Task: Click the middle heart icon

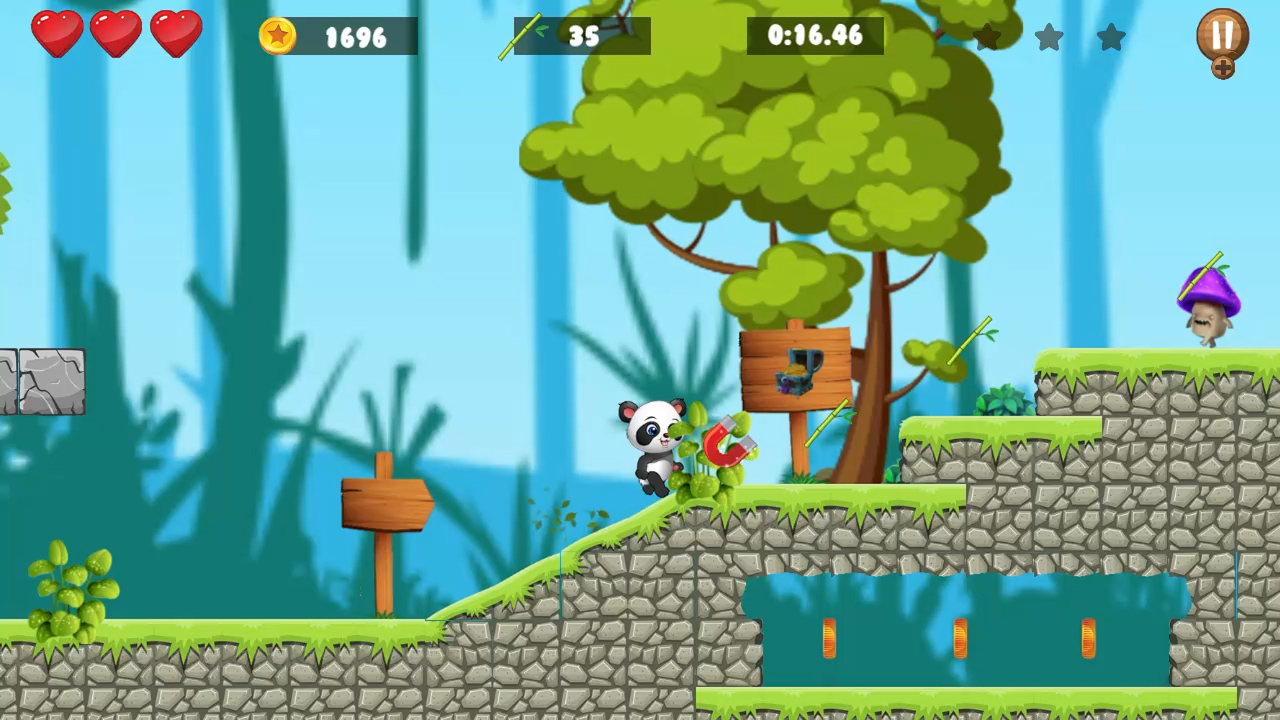Action: (116, 35)
